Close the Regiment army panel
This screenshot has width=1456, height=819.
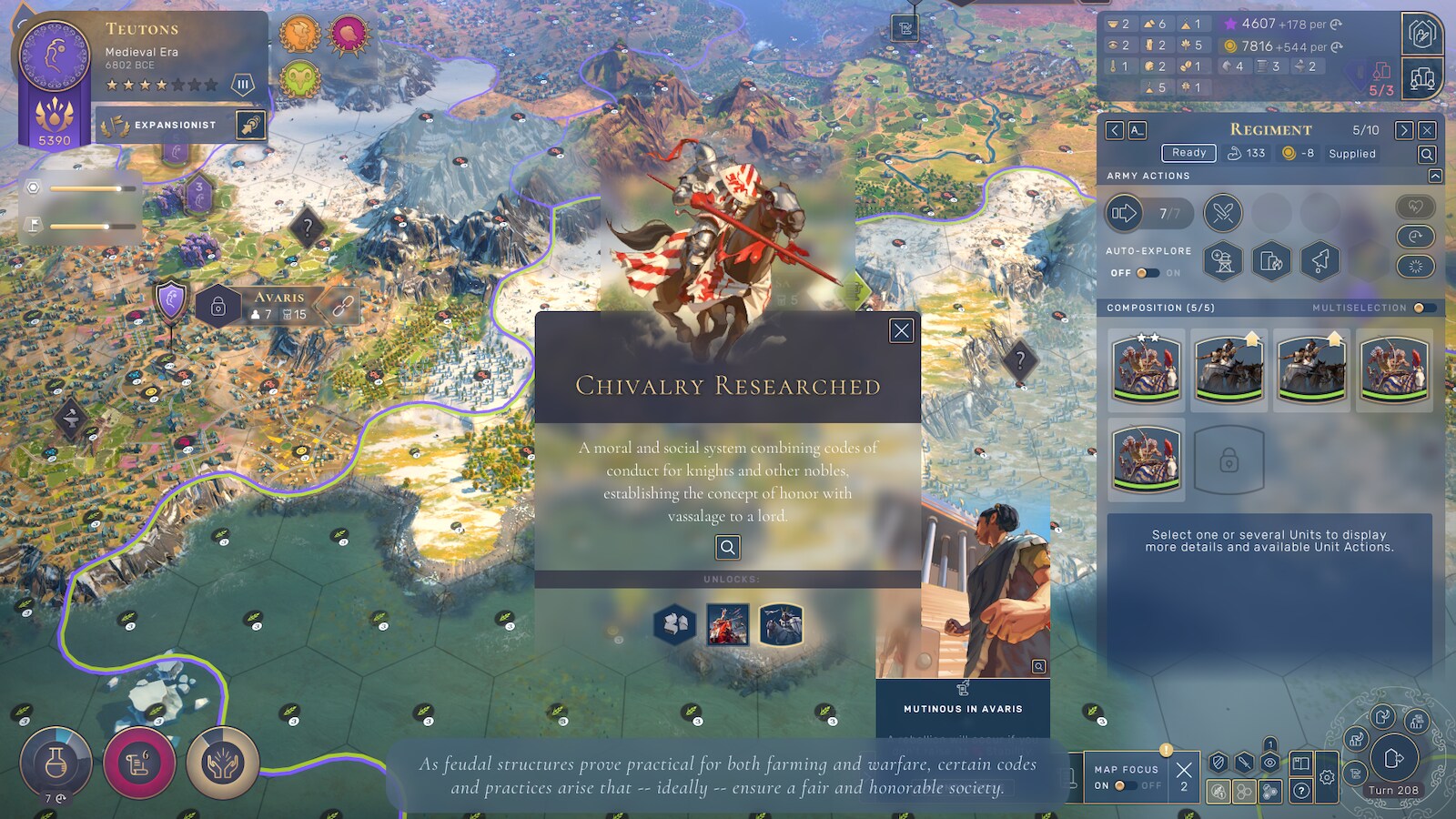(1427, 130)
